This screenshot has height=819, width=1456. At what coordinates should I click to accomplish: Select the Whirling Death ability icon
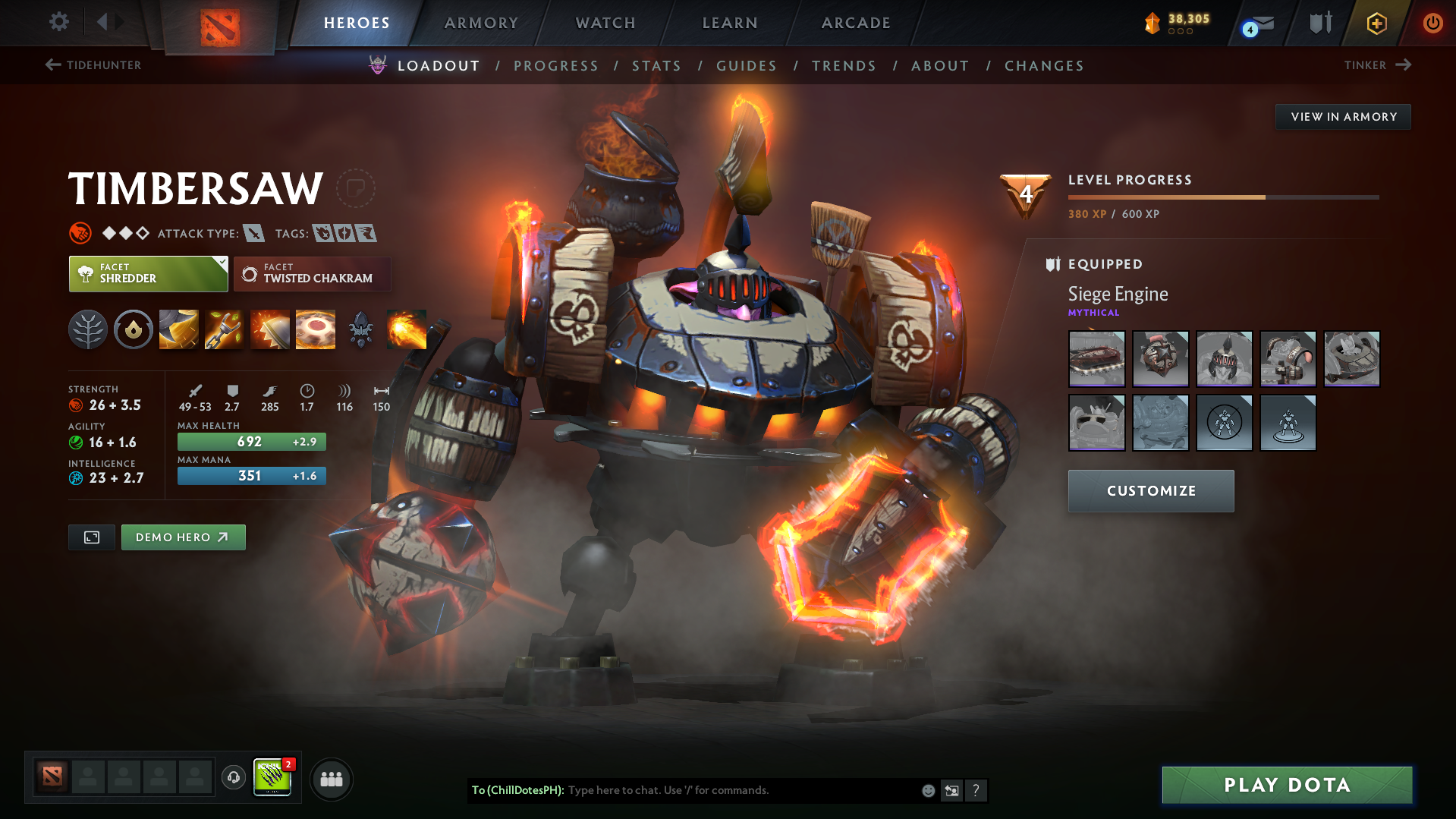[178, 329]
